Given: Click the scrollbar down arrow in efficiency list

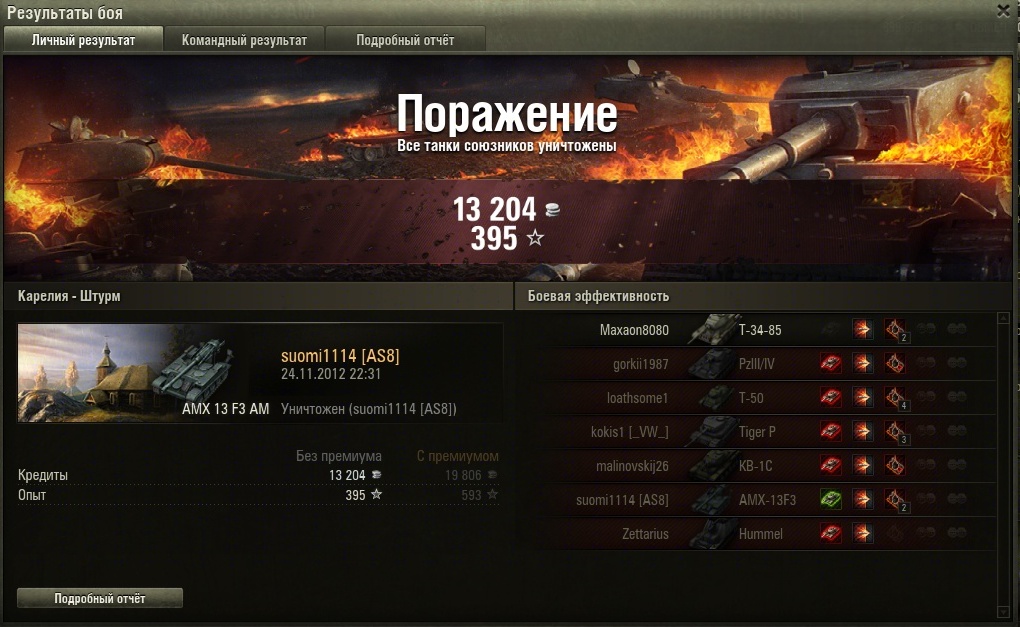Looking at the screenshot, I should point(1003,609).
